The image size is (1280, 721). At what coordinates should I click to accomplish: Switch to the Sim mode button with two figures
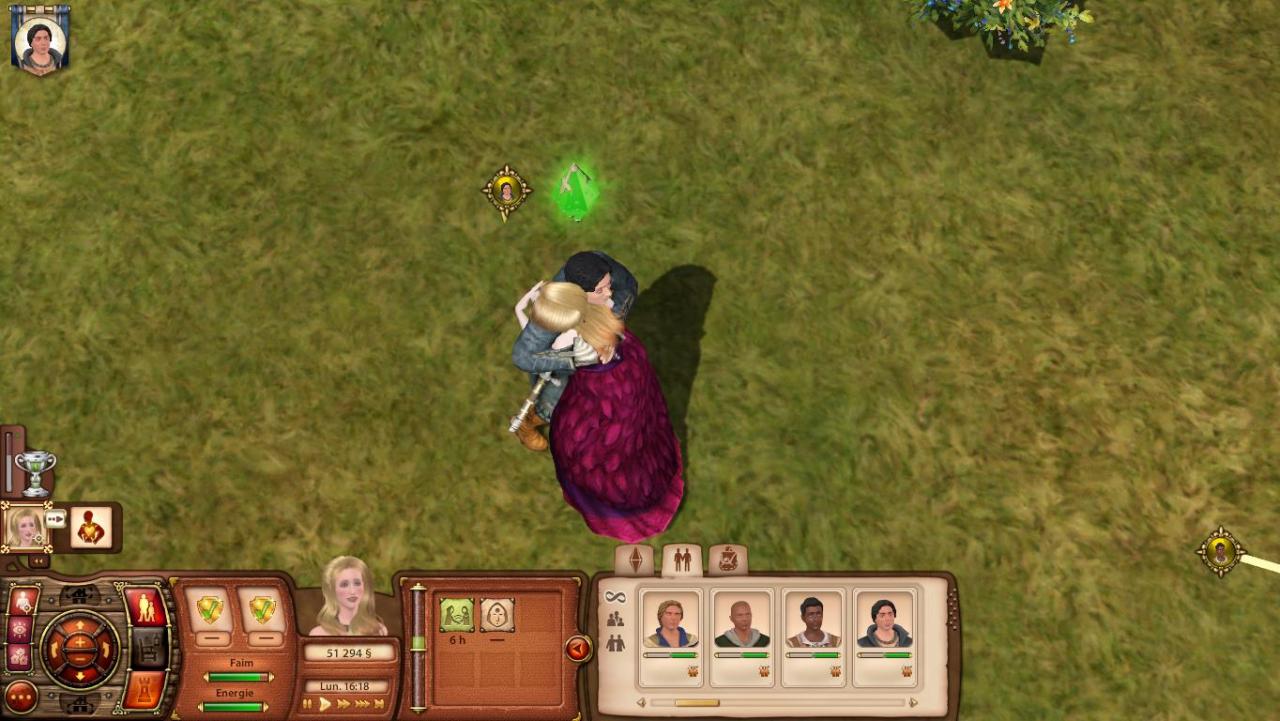146,607
